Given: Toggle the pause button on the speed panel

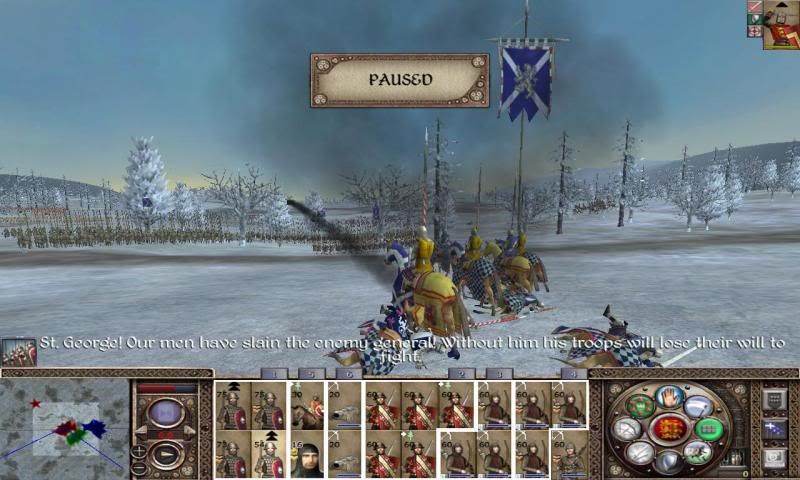Looking at the screenshot, I should [164, 411].
